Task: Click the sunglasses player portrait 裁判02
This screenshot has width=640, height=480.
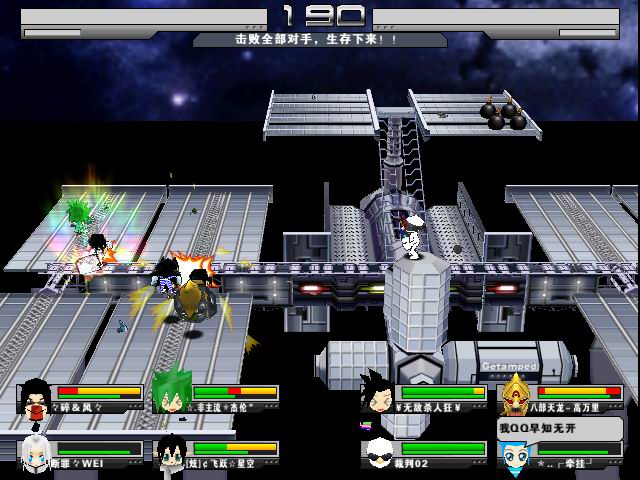Action: (380, 452)
